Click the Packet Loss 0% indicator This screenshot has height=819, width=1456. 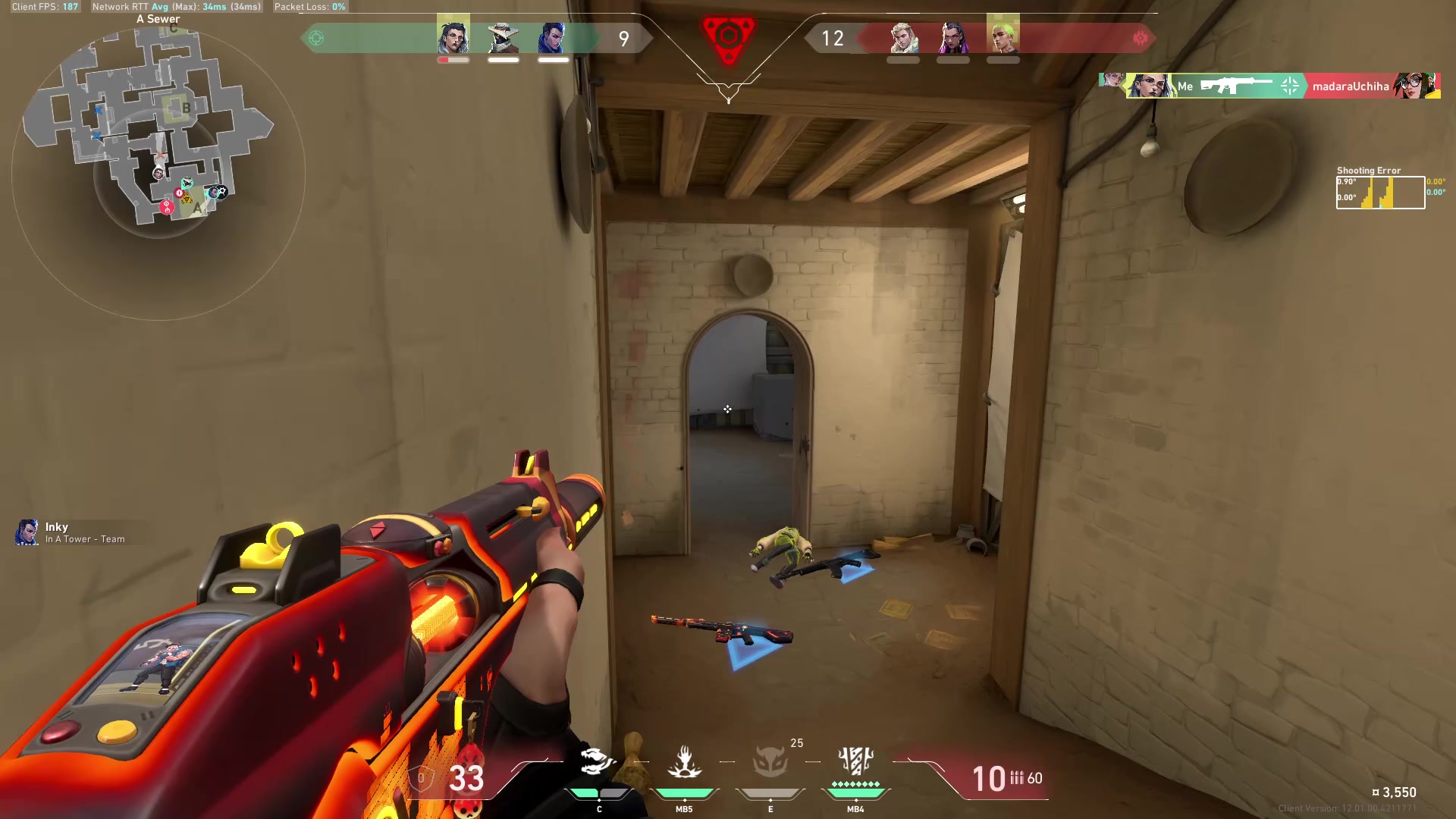pyautogui.click(x=309, y=7)
